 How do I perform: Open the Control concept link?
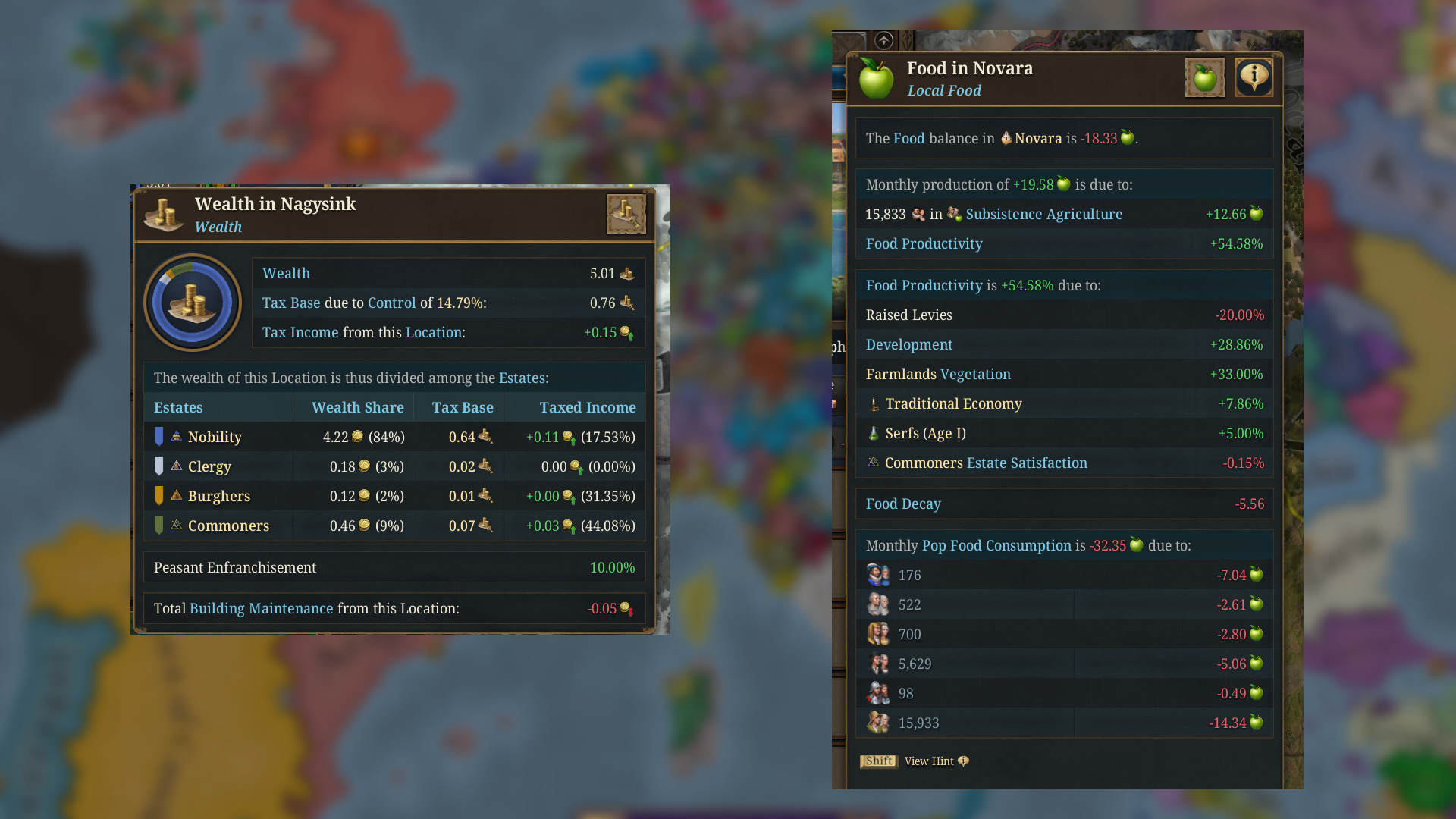(391, 303)
